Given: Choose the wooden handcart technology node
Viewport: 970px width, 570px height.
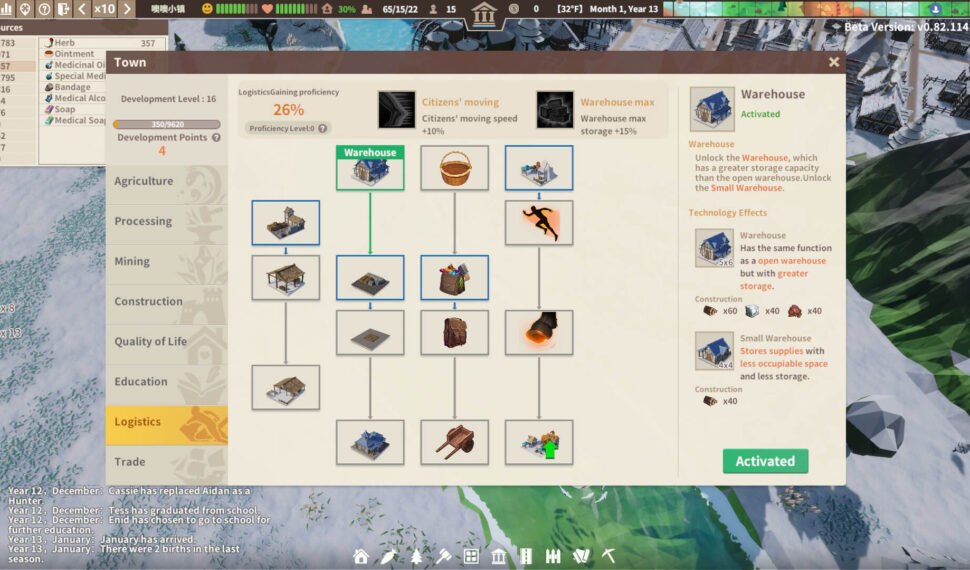Looking at the screenshot, I should pyautogui.click(x=454, y=442).
